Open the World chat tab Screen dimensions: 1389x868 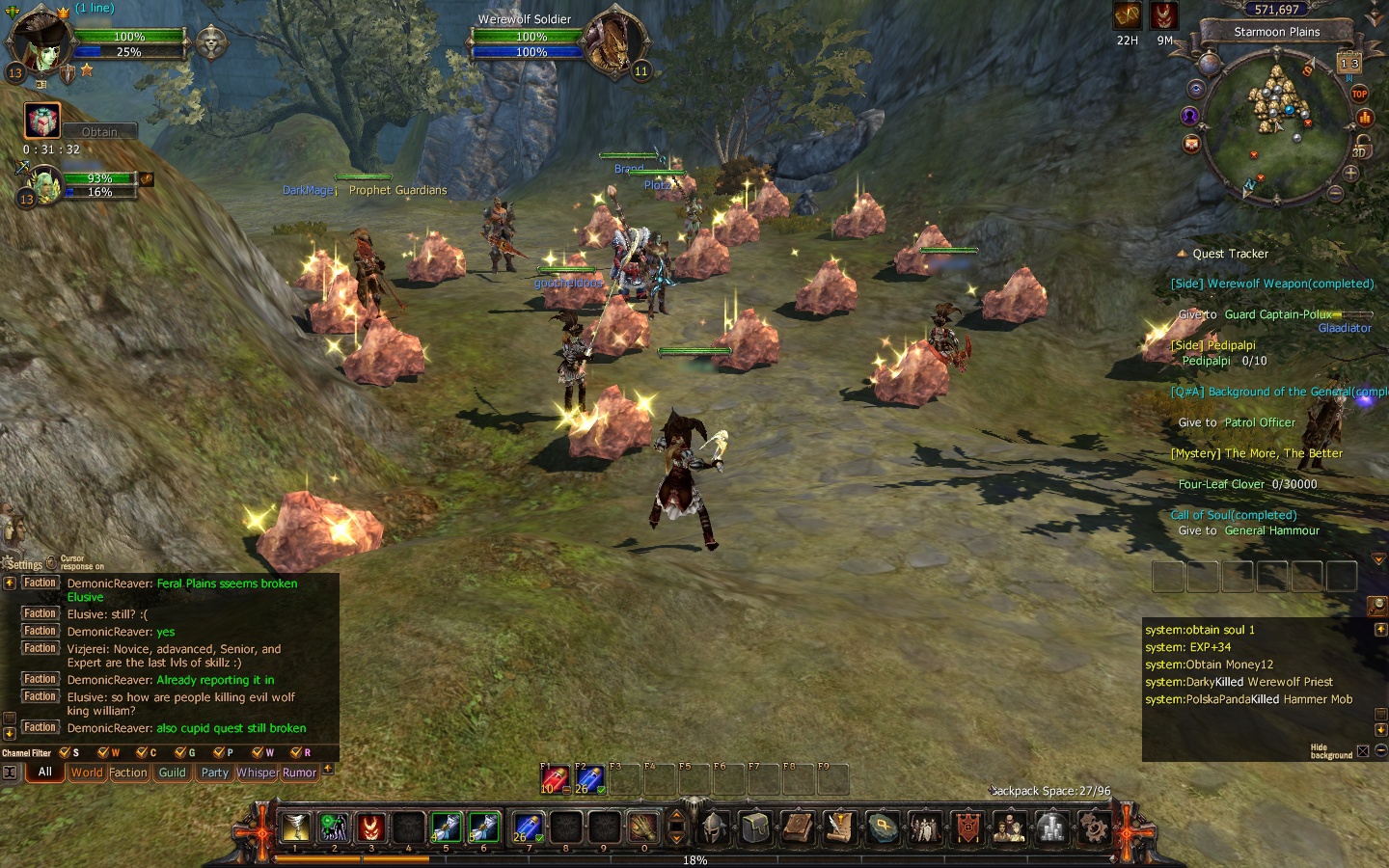[x=86, y=773]
